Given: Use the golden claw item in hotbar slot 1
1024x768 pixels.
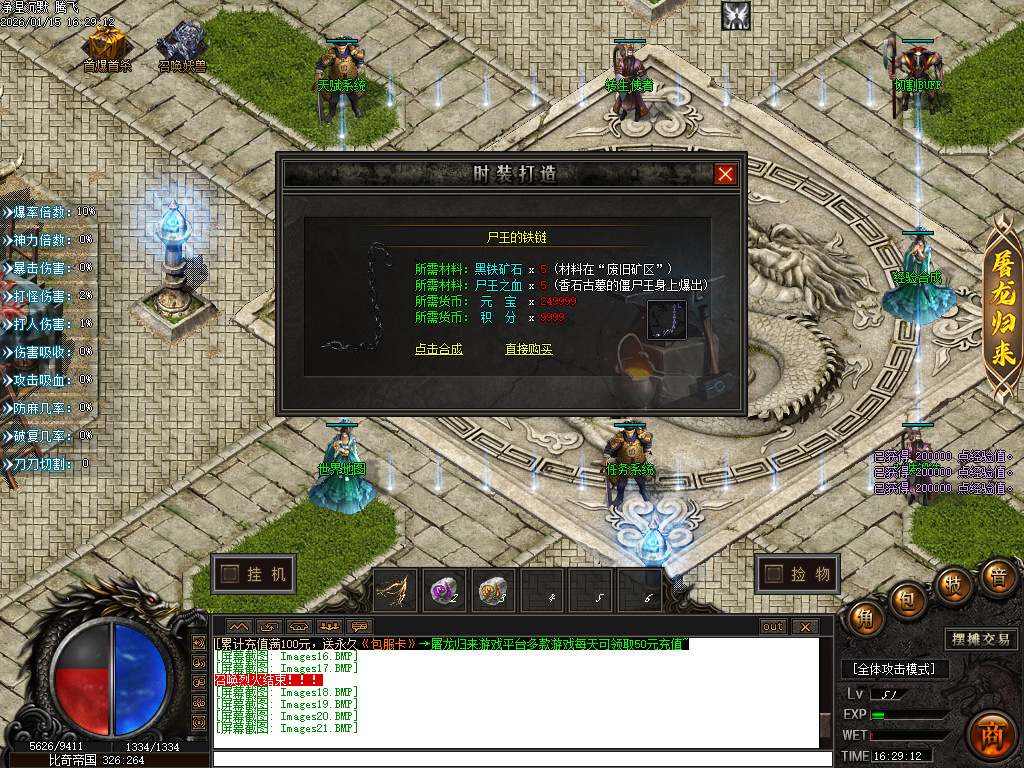Looking at the screenshot, I should click(395, 591).
